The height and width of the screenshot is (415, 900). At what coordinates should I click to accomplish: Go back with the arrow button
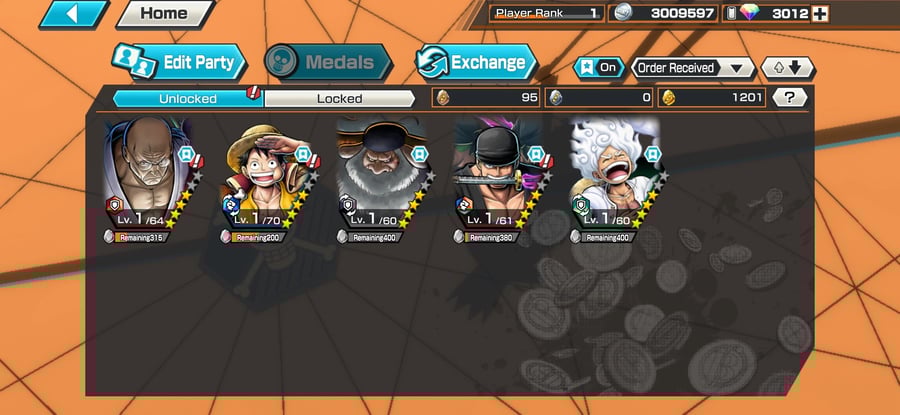point(72,14)
